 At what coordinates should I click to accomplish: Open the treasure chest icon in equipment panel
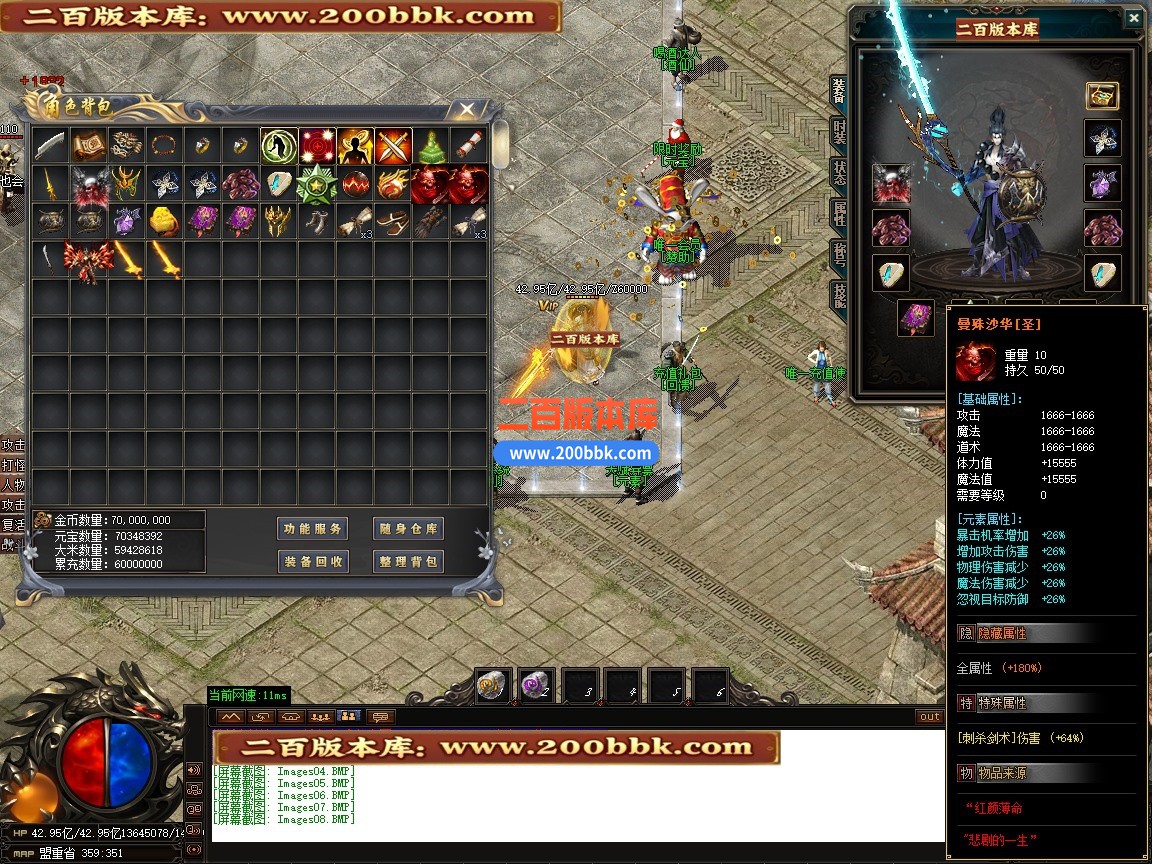[x=1102, y=97]
